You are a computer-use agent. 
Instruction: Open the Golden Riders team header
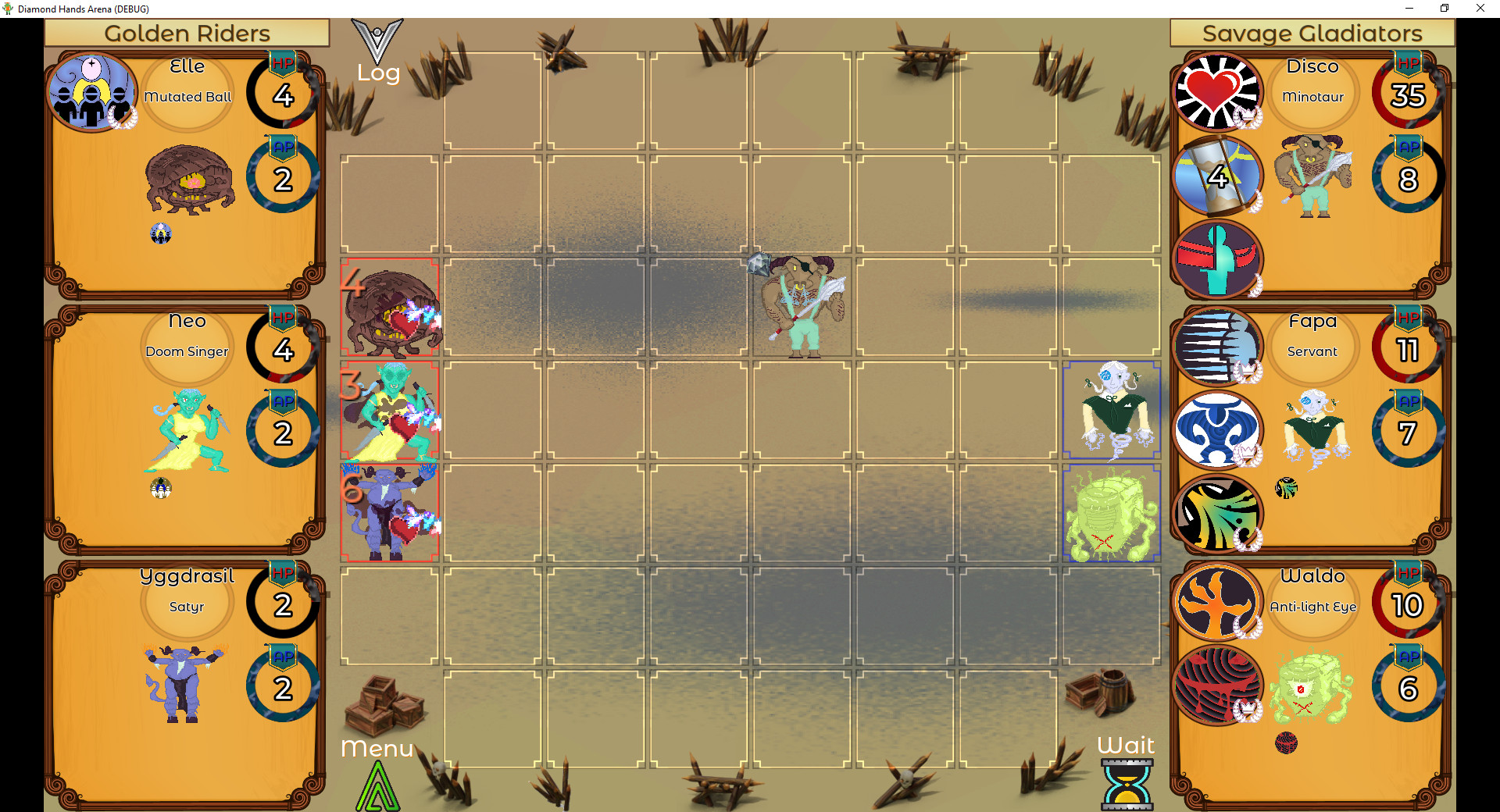tap(187, 33)
